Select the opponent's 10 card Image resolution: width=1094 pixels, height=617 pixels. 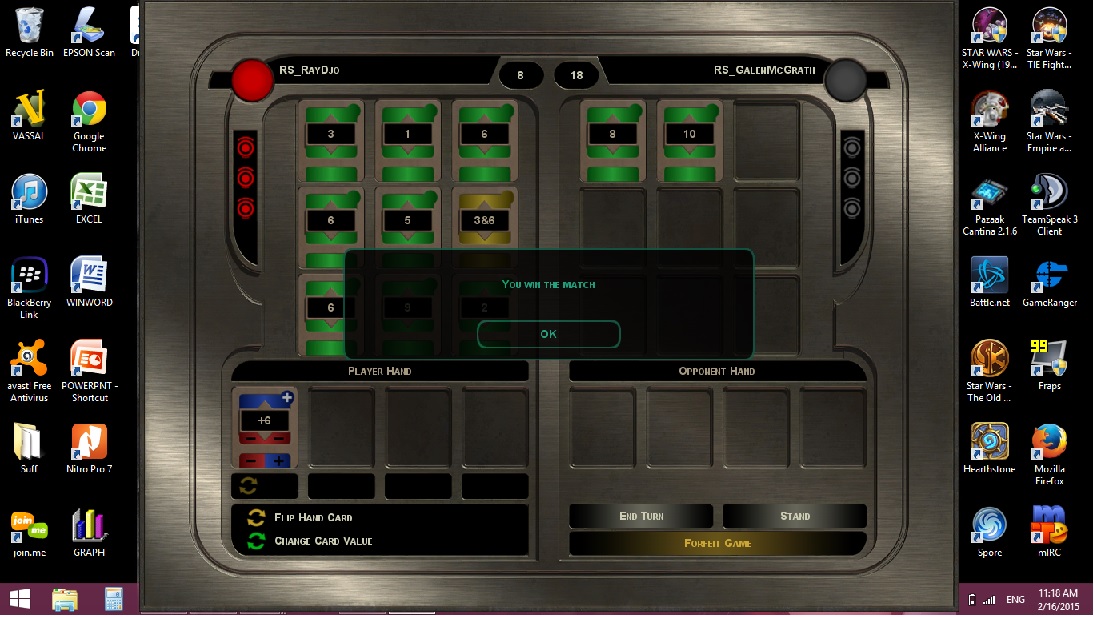coord(689,134)
